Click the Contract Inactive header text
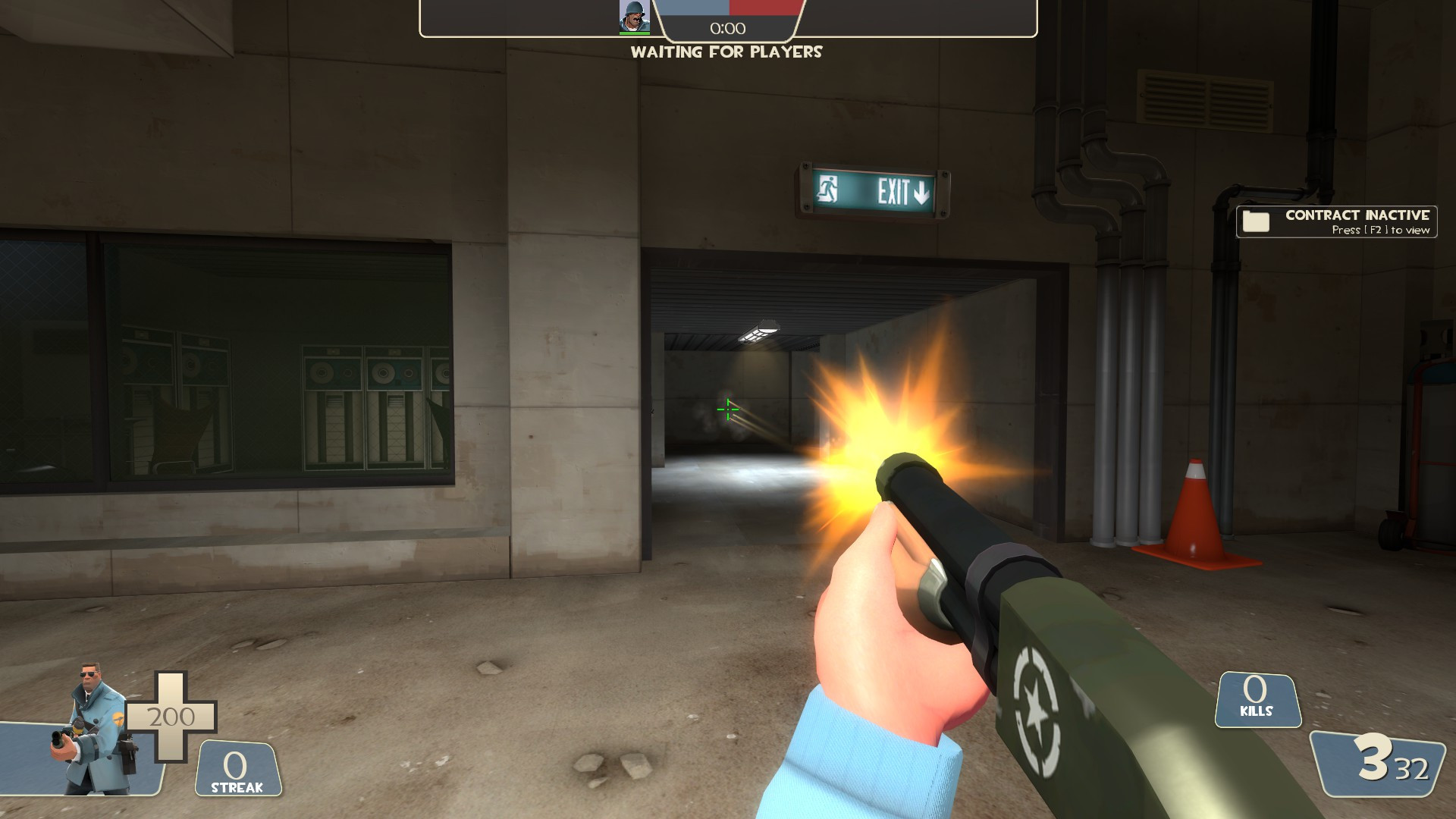 point(1359,215)
